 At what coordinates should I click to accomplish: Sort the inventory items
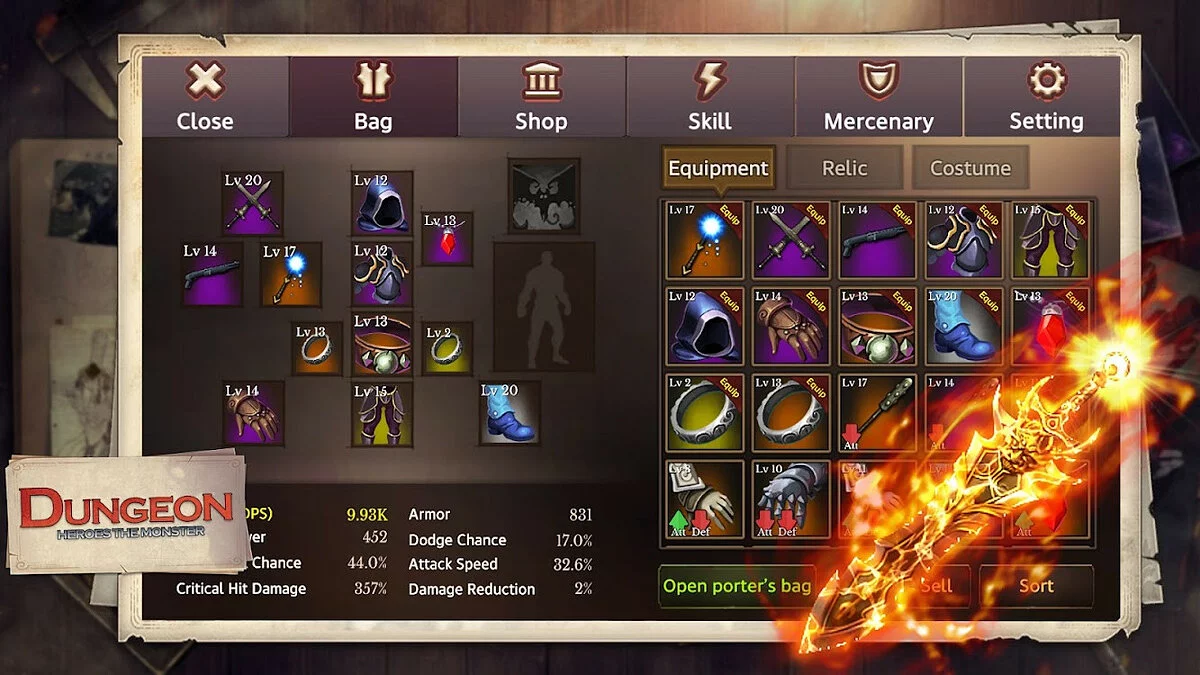click(1036, 586)
